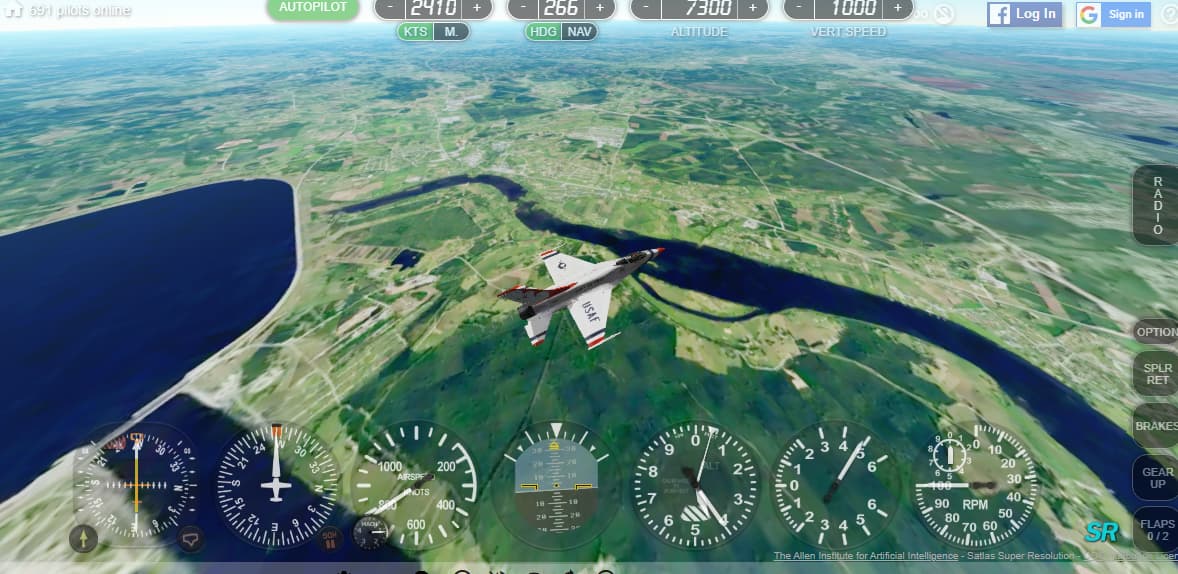Toggle the spoilers SPLR RET button

coord(1157,374)
